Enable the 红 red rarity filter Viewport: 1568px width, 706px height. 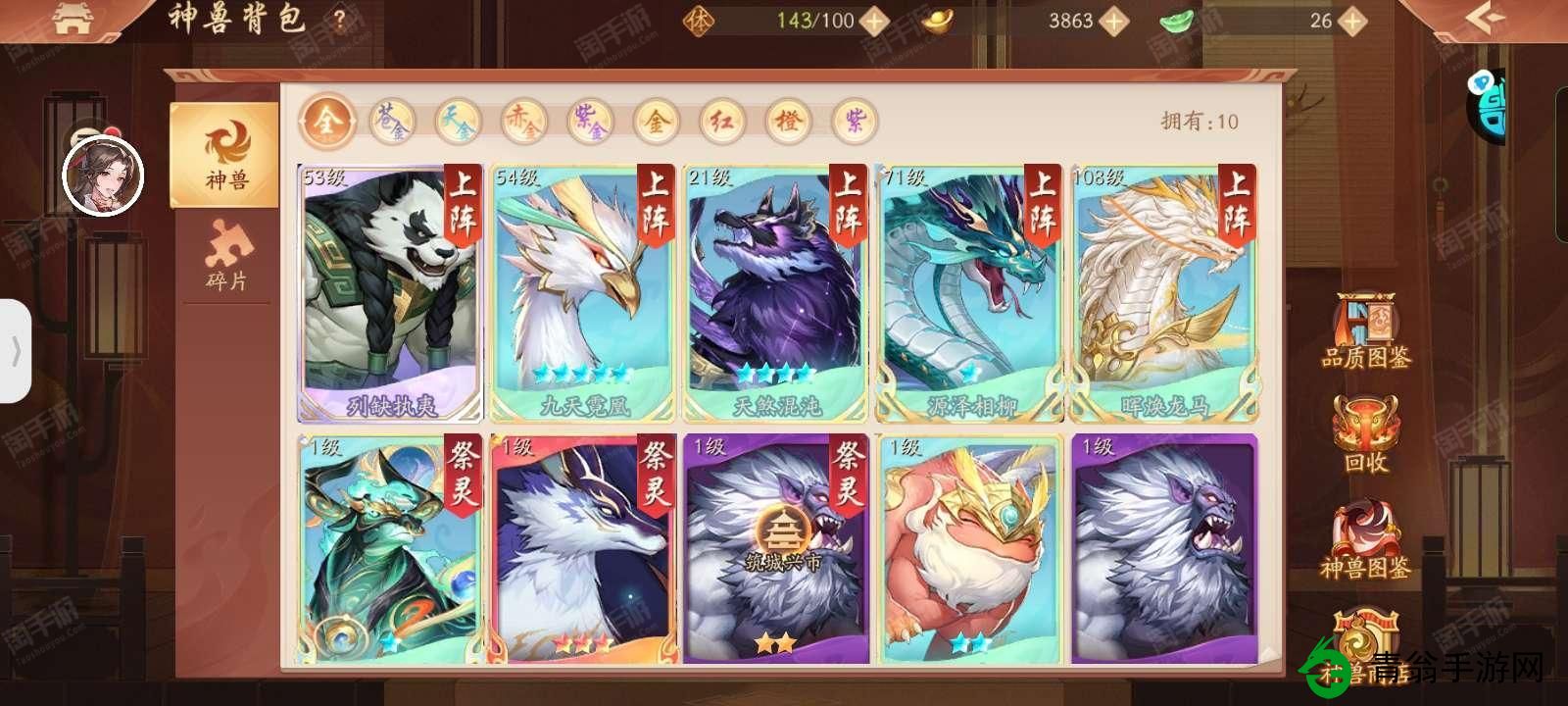pos(721,122)
